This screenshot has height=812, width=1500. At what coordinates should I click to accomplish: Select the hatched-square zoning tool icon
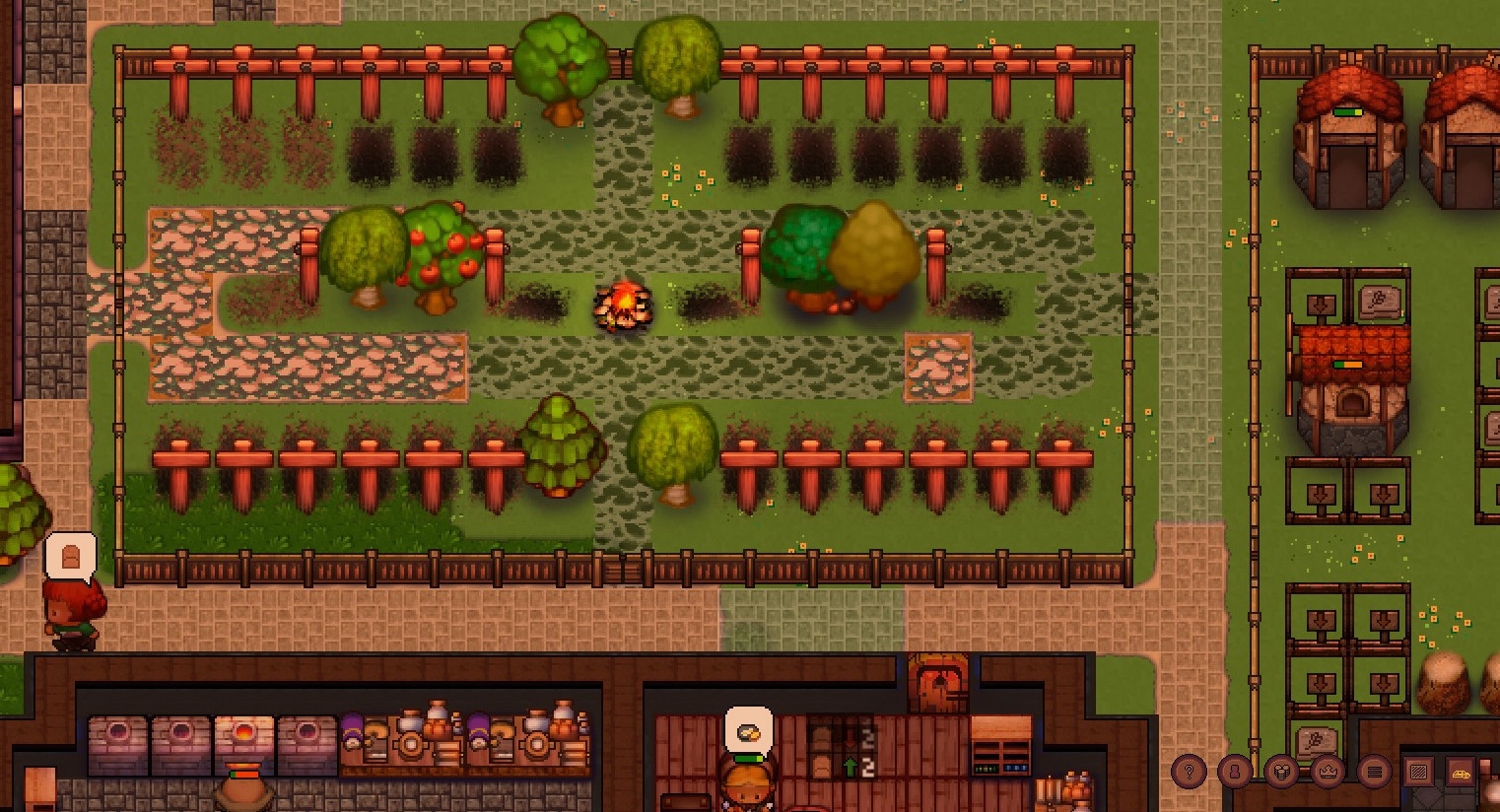click(1417, 771)
